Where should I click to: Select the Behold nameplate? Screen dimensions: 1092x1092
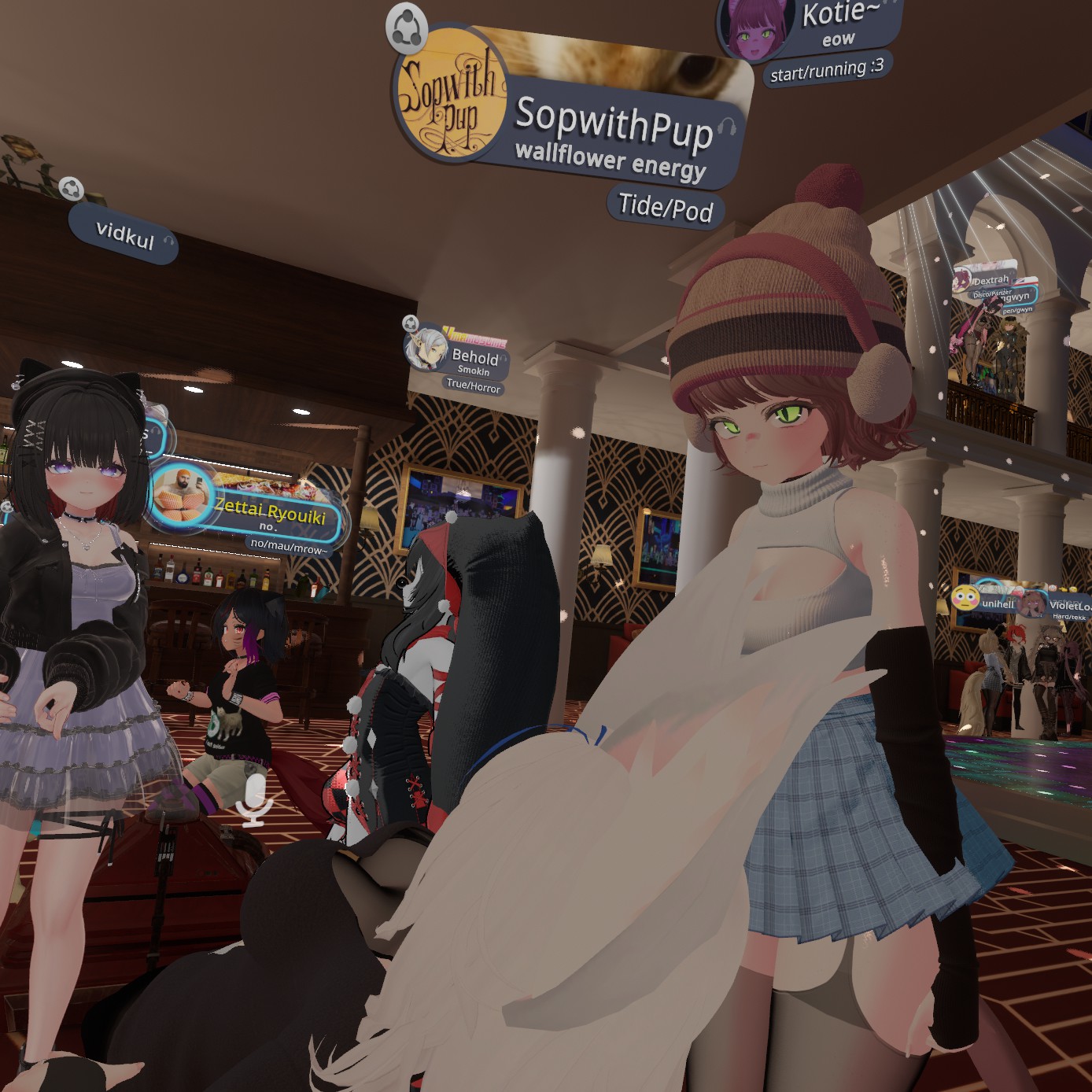474,358
